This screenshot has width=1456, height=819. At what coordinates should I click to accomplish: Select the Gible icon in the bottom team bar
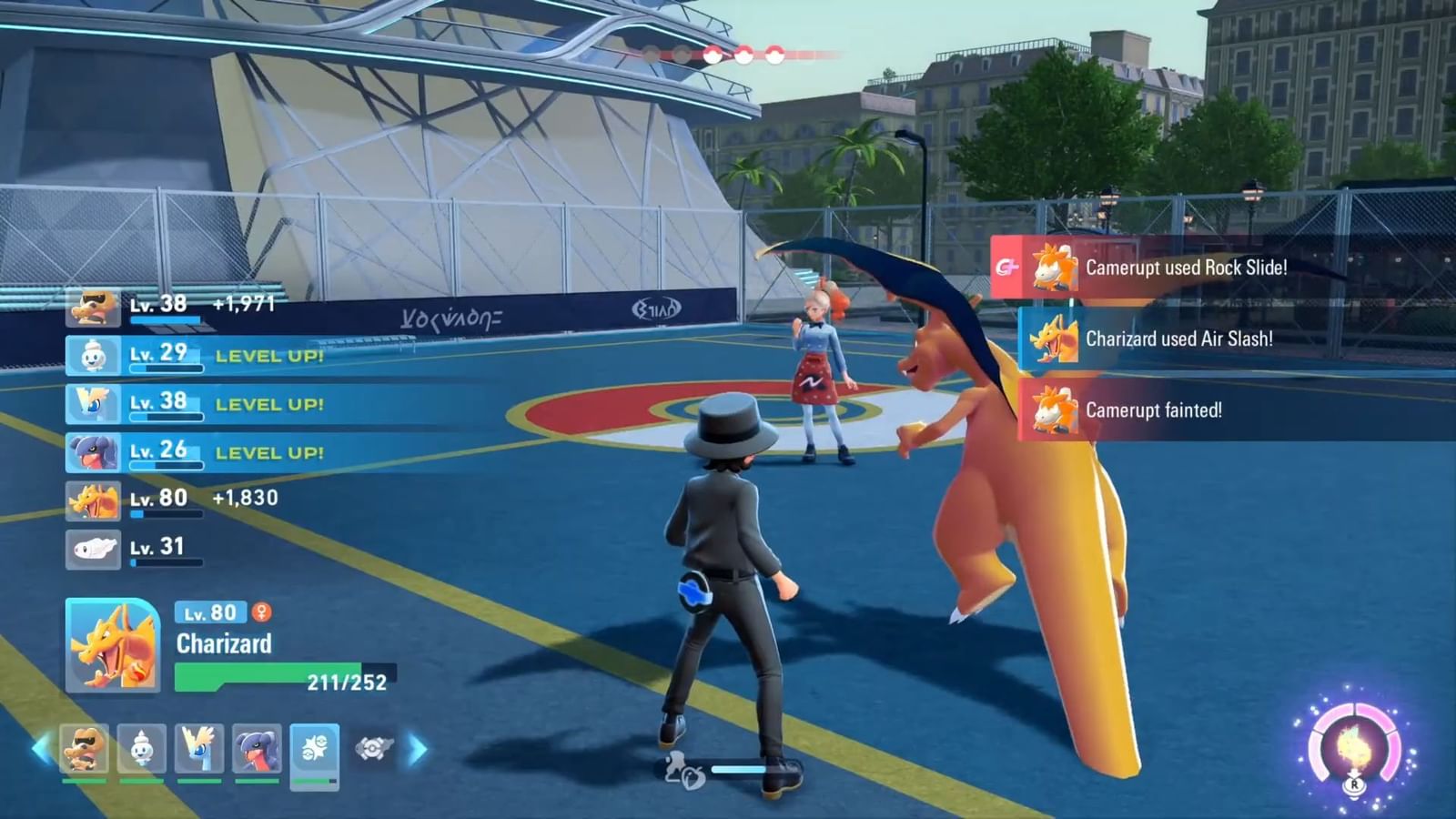coord(259,746)
